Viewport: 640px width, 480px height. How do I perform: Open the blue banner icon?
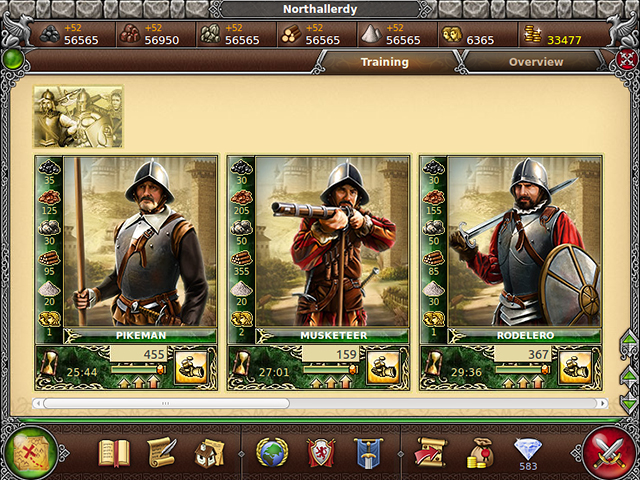(369, 453)
